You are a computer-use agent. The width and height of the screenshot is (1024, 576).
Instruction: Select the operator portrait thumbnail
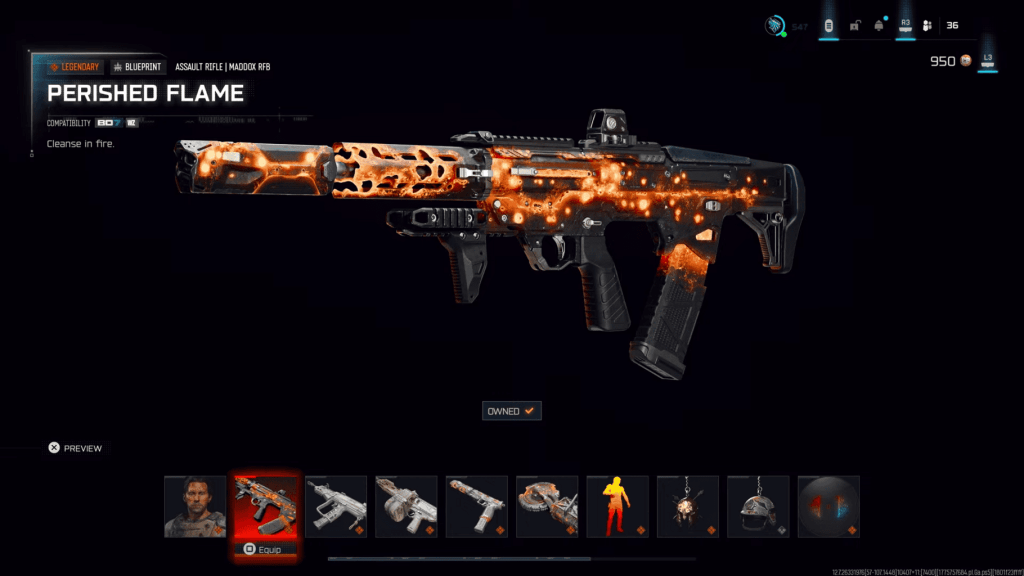coord(195,506)
